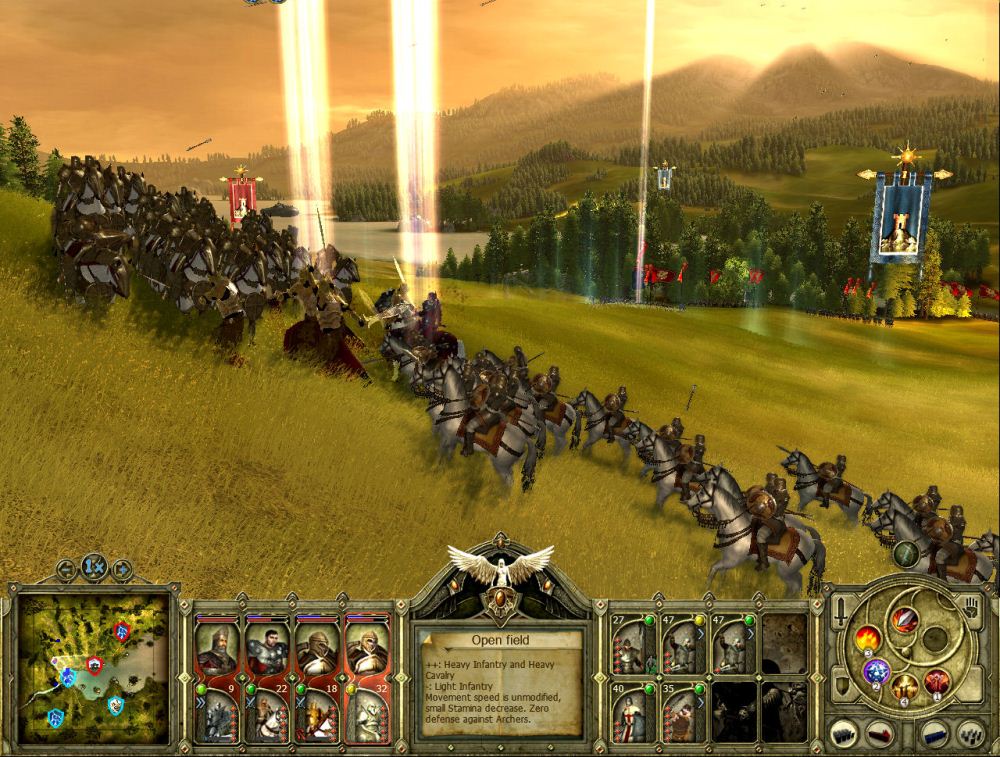
Task: Choose the red line formation button
Action: (878, 733)
